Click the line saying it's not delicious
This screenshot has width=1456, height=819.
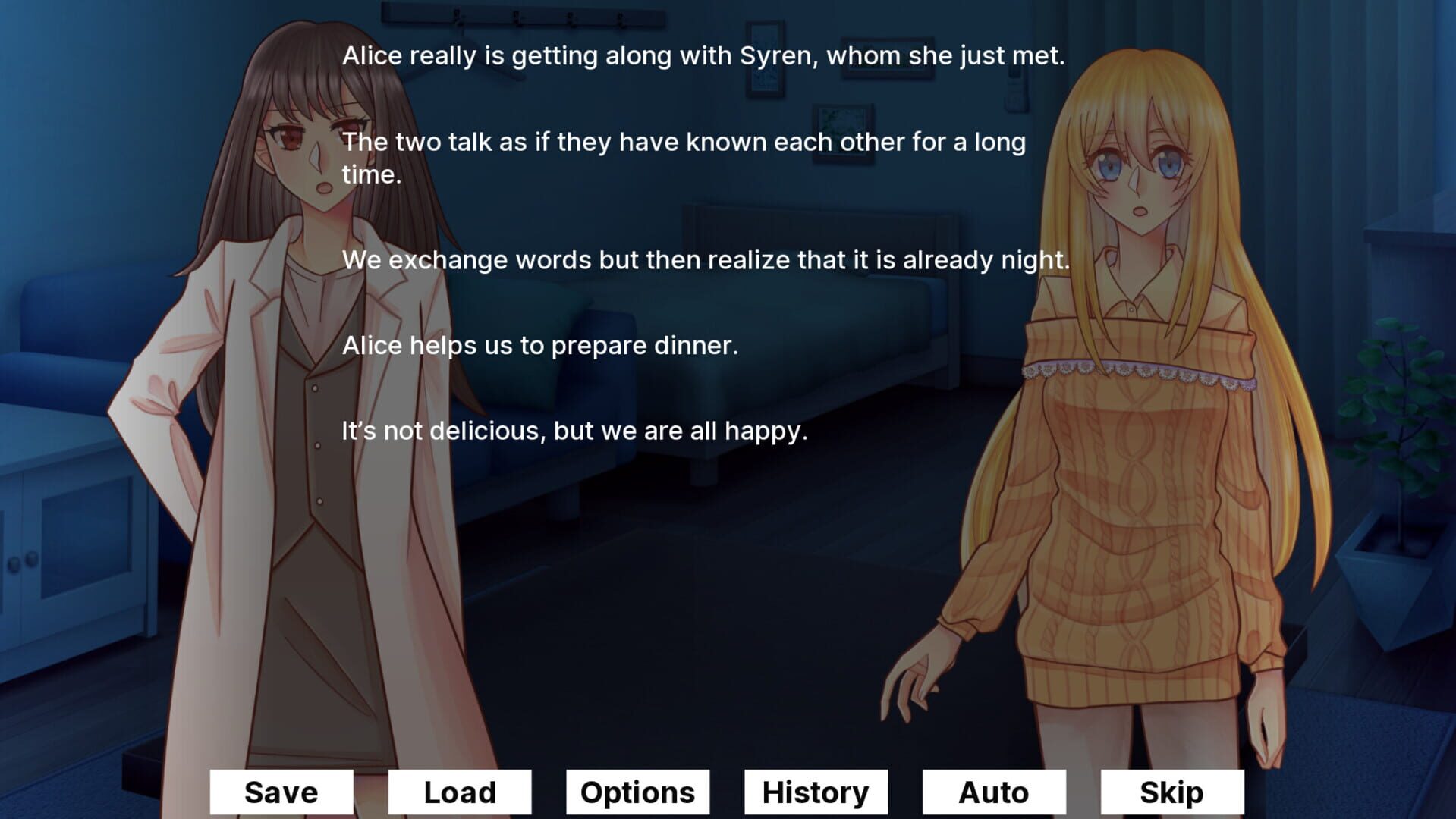[x=575, y=431]
